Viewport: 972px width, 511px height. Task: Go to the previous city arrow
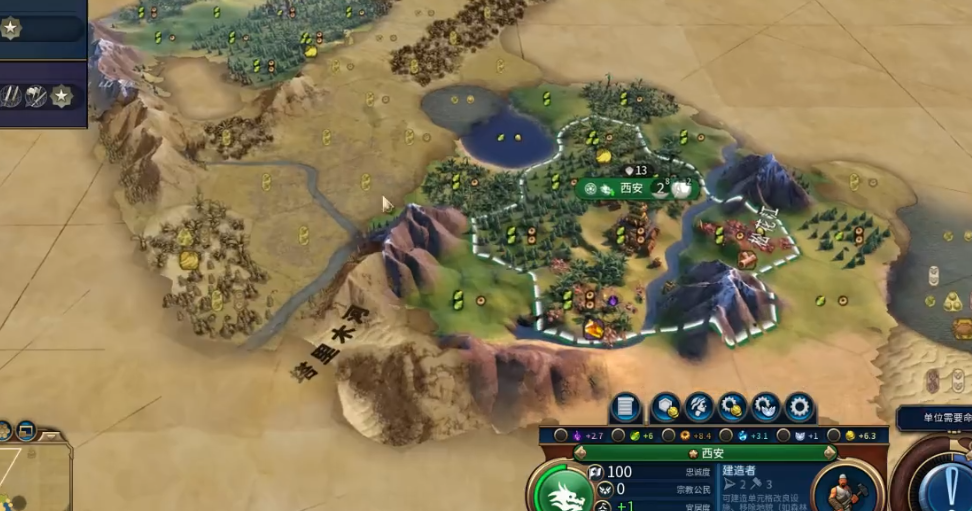(x=580, y=453)
